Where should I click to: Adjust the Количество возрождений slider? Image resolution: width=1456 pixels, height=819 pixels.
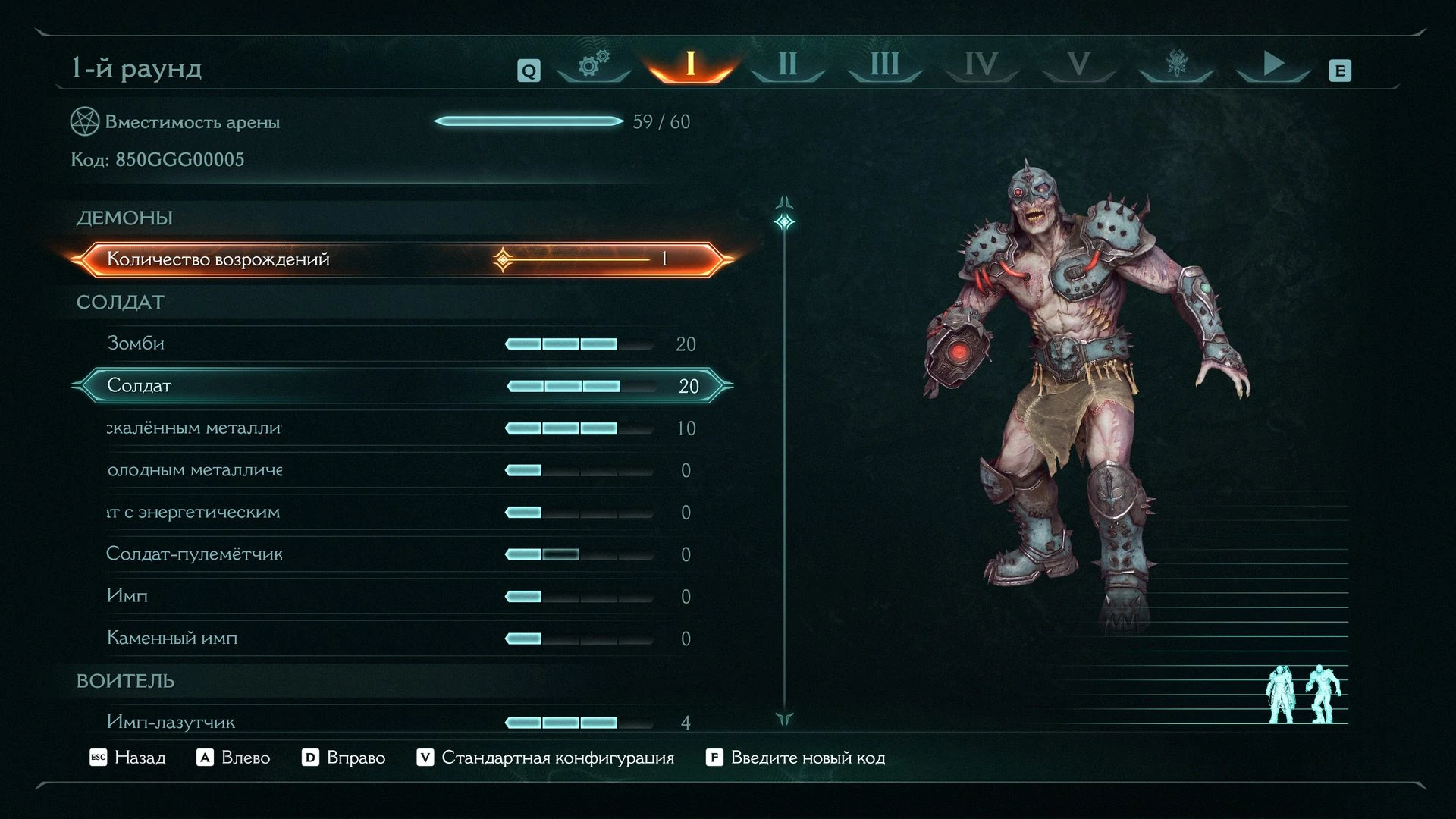click(x=576, y=259)
